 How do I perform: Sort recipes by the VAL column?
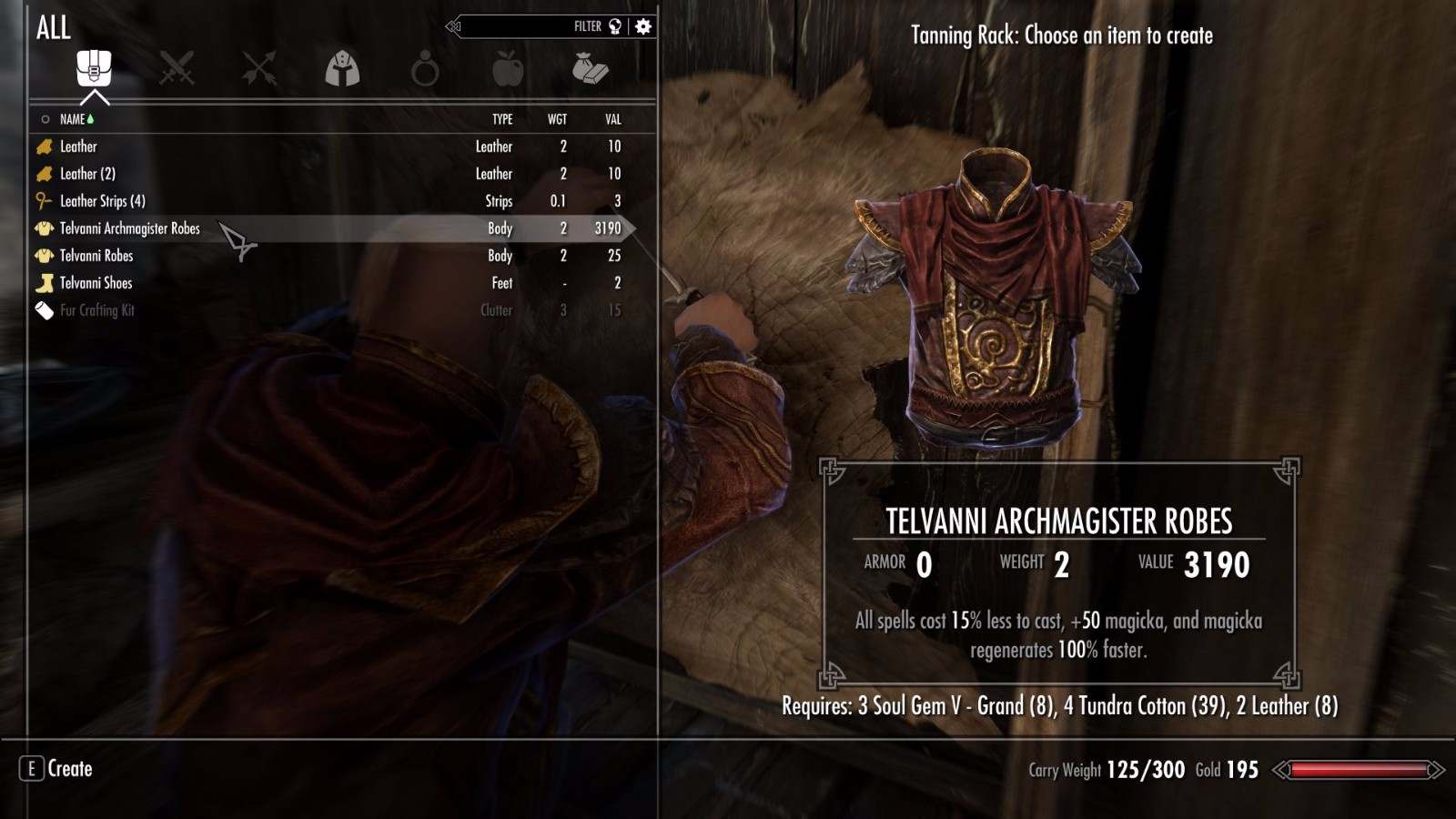point(613,119)
